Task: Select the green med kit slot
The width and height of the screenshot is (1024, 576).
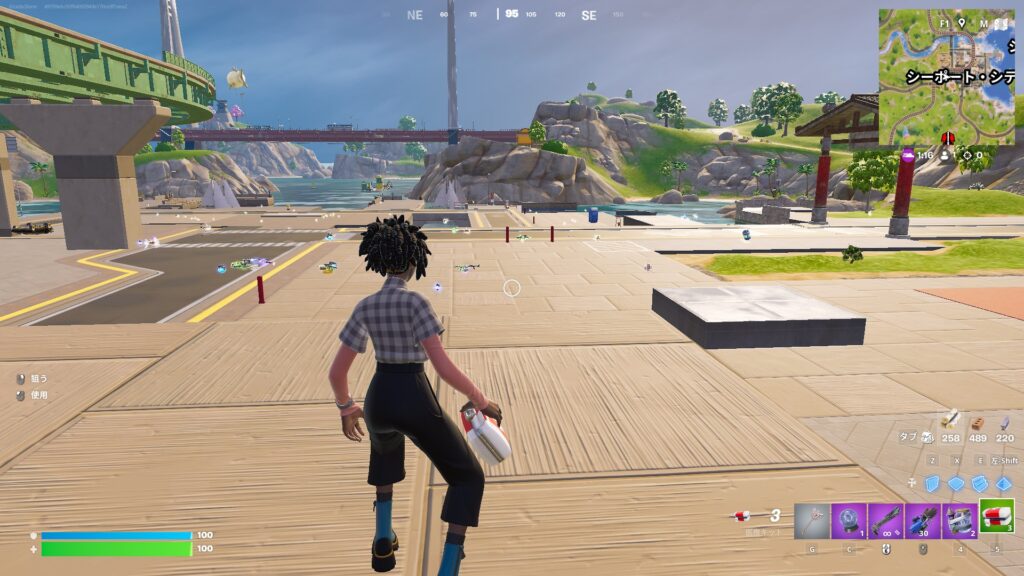Action: (x=997, y=517)
